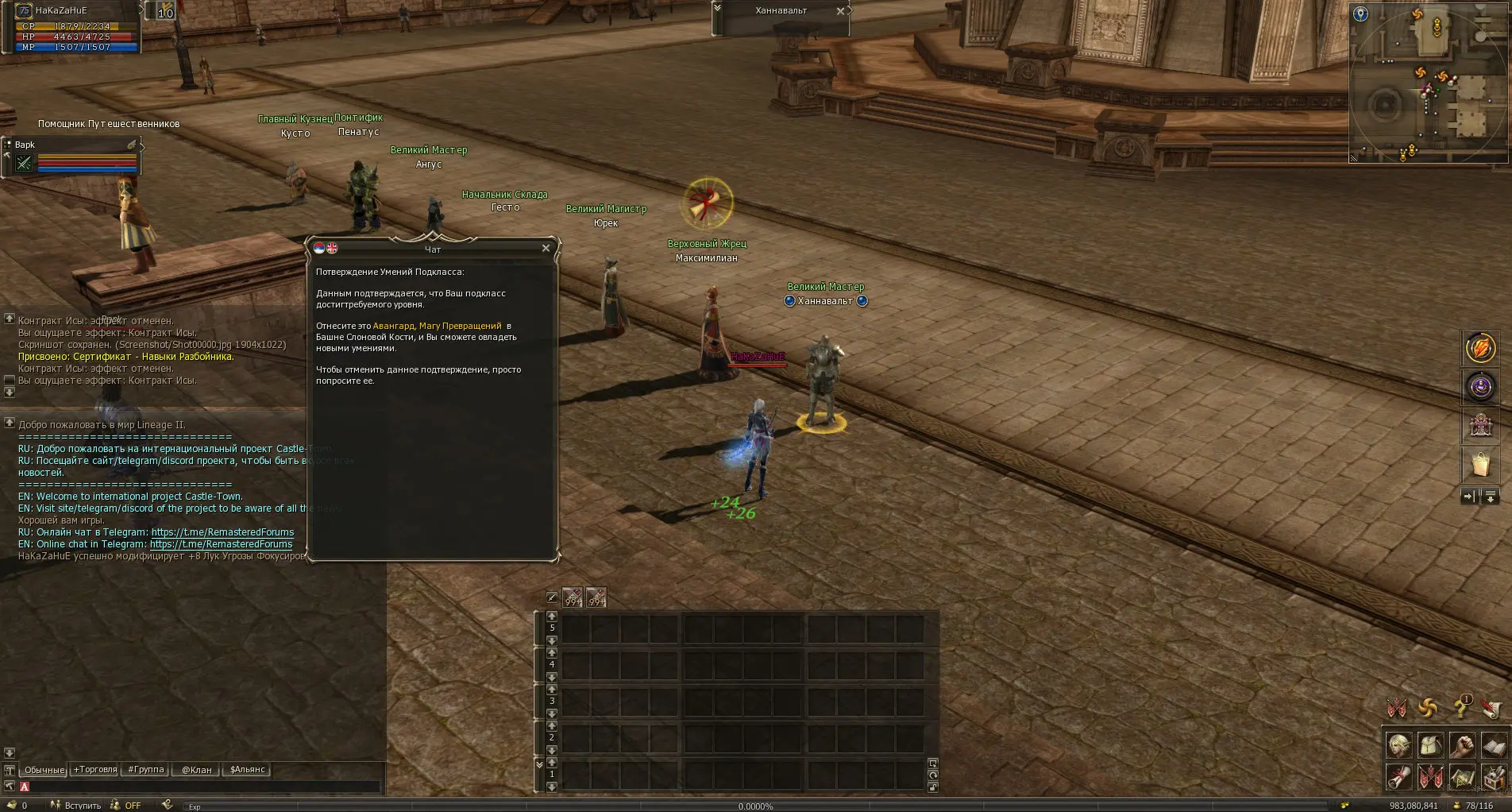
Task: Open the inventory backpack menu icon
Action: tap(1431, 745)
